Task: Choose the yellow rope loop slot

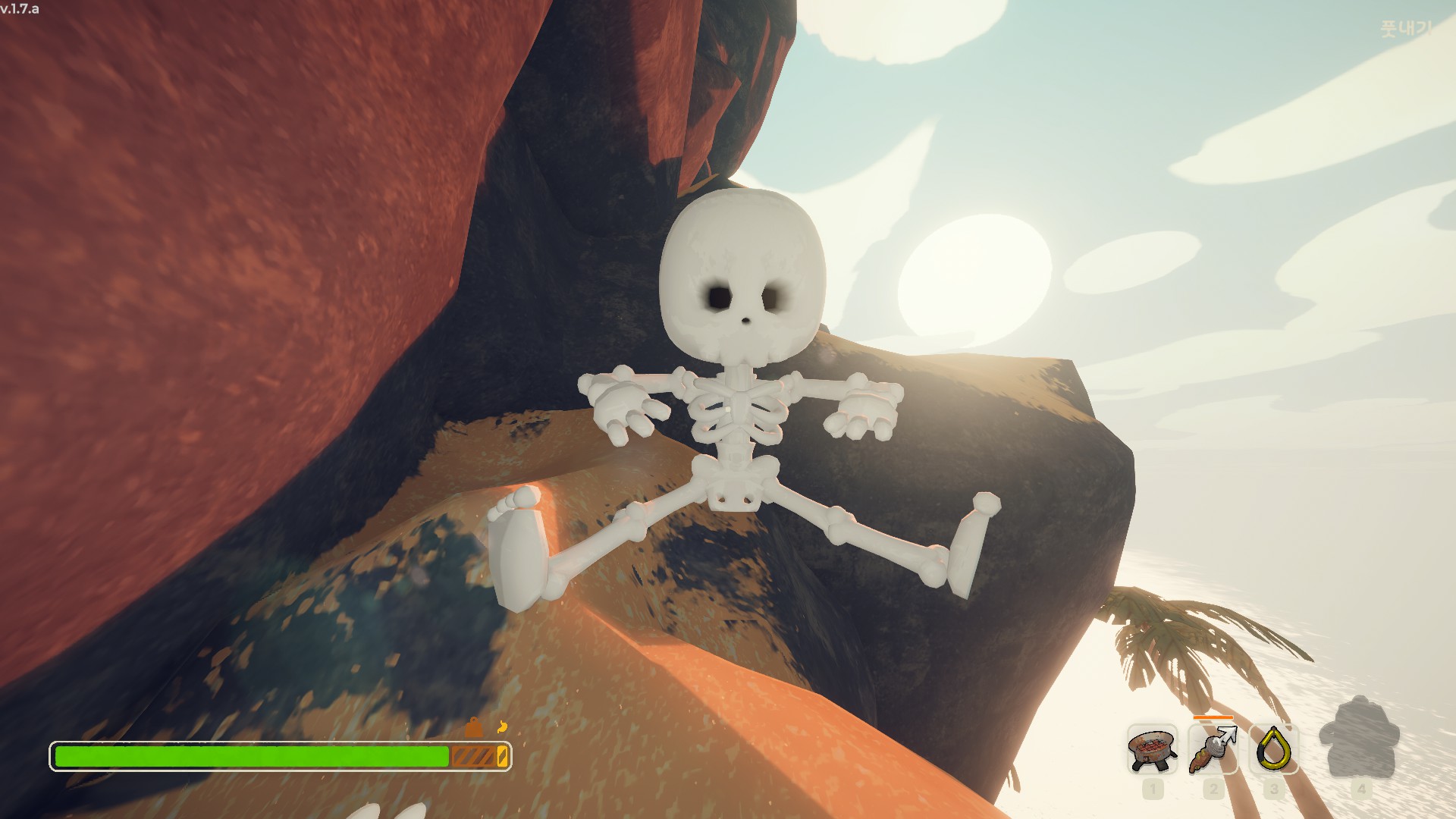Action: tap(1273, 749)
